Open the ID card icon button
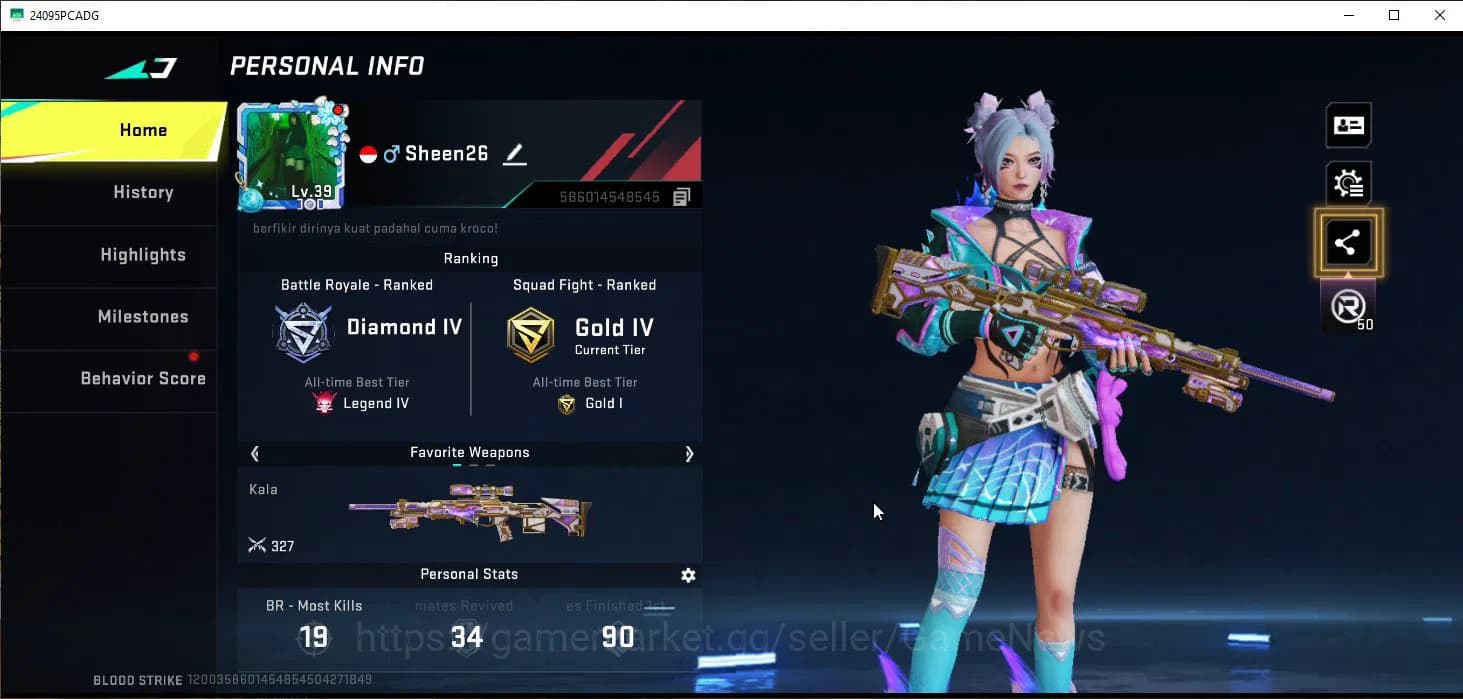 tap(1348, 126)
